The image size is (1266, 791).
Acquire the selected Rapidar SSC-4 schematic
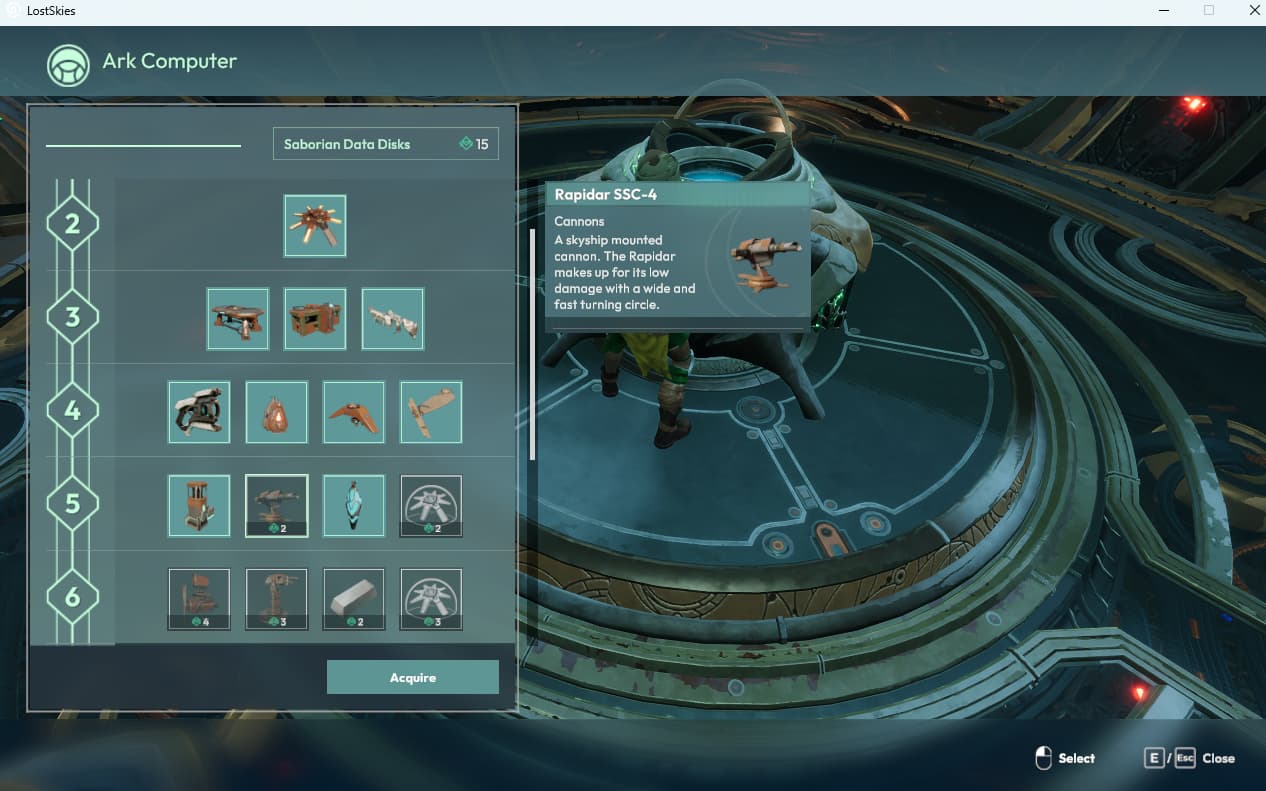coord(412,677)
